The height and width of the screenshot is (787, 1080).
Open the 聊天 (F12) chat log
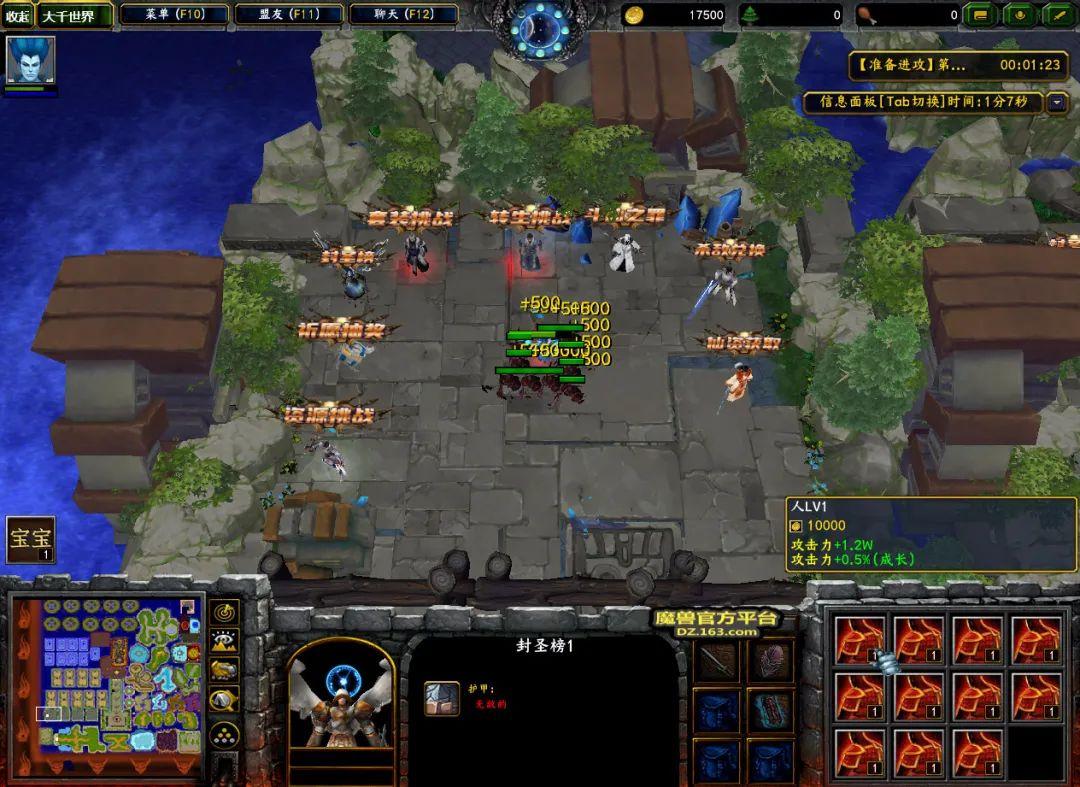pos(403,15)
